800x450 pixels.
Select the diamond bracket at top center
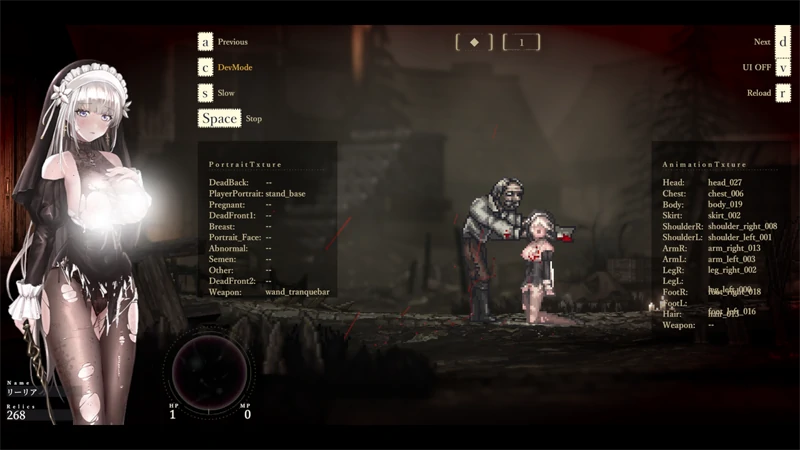474,42
